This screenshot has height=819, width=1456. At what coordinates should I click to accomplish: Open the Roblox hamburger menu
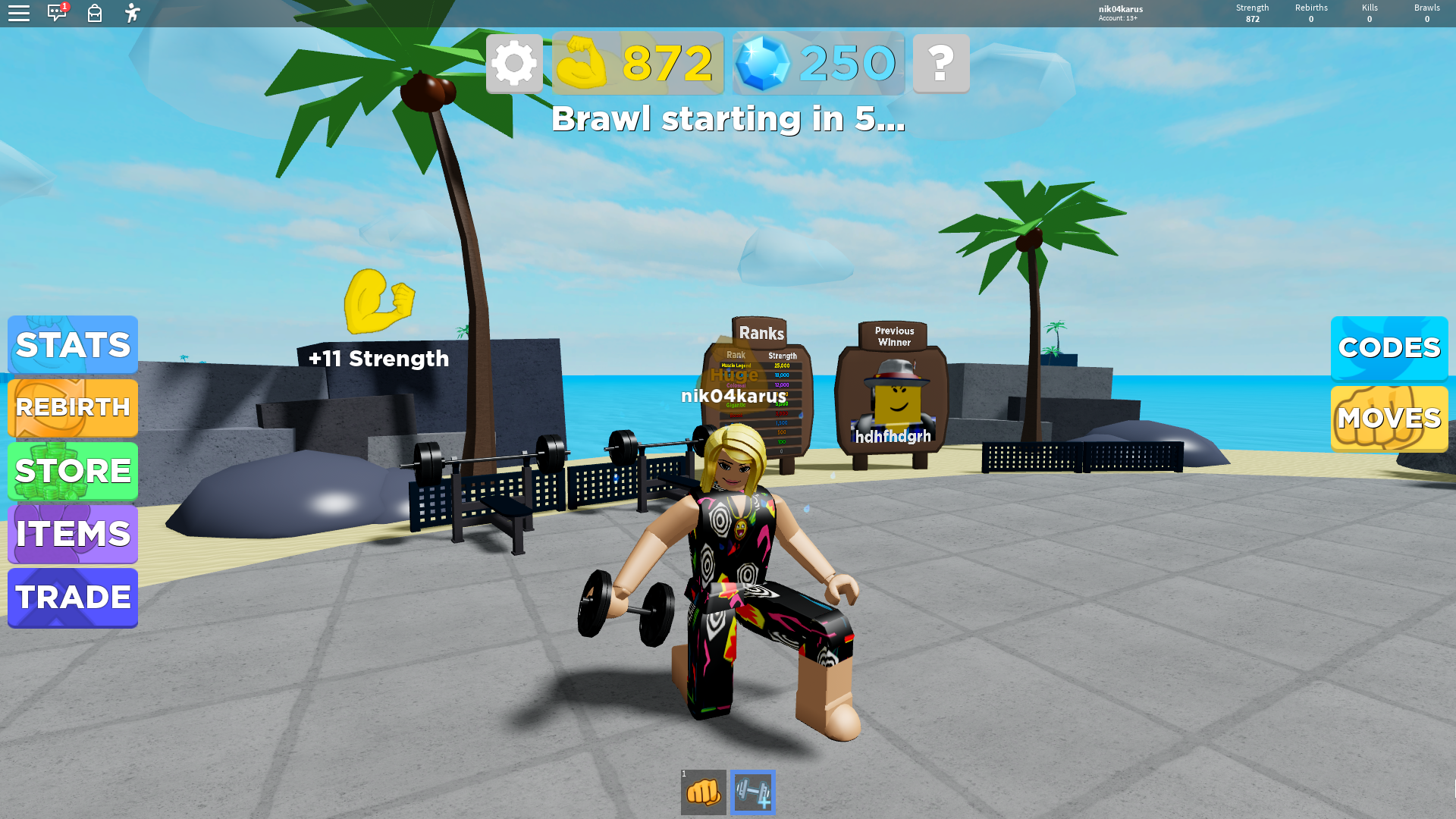19,13
